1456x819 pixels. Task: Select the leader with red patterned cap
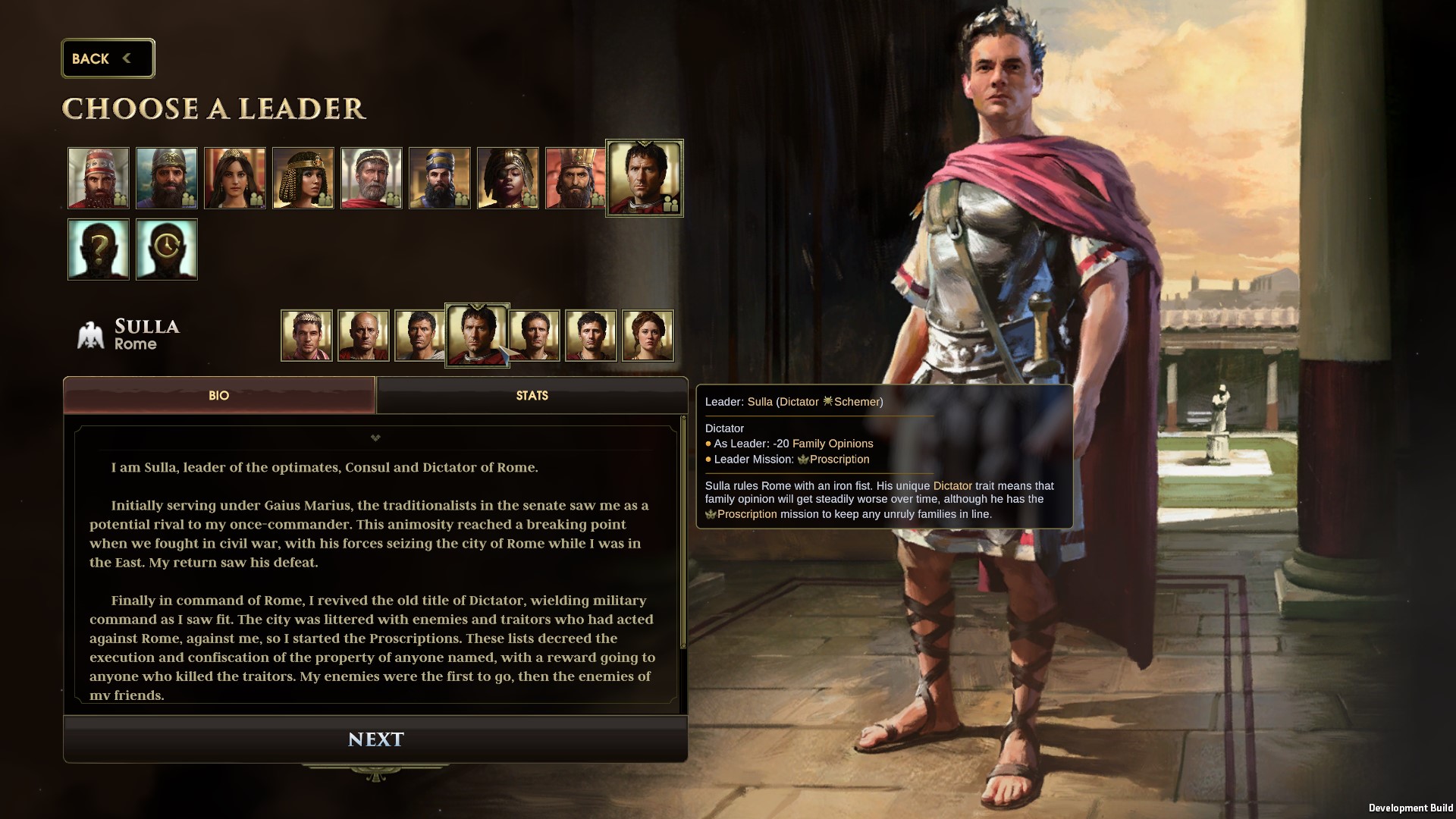click(x=99, y=178)
